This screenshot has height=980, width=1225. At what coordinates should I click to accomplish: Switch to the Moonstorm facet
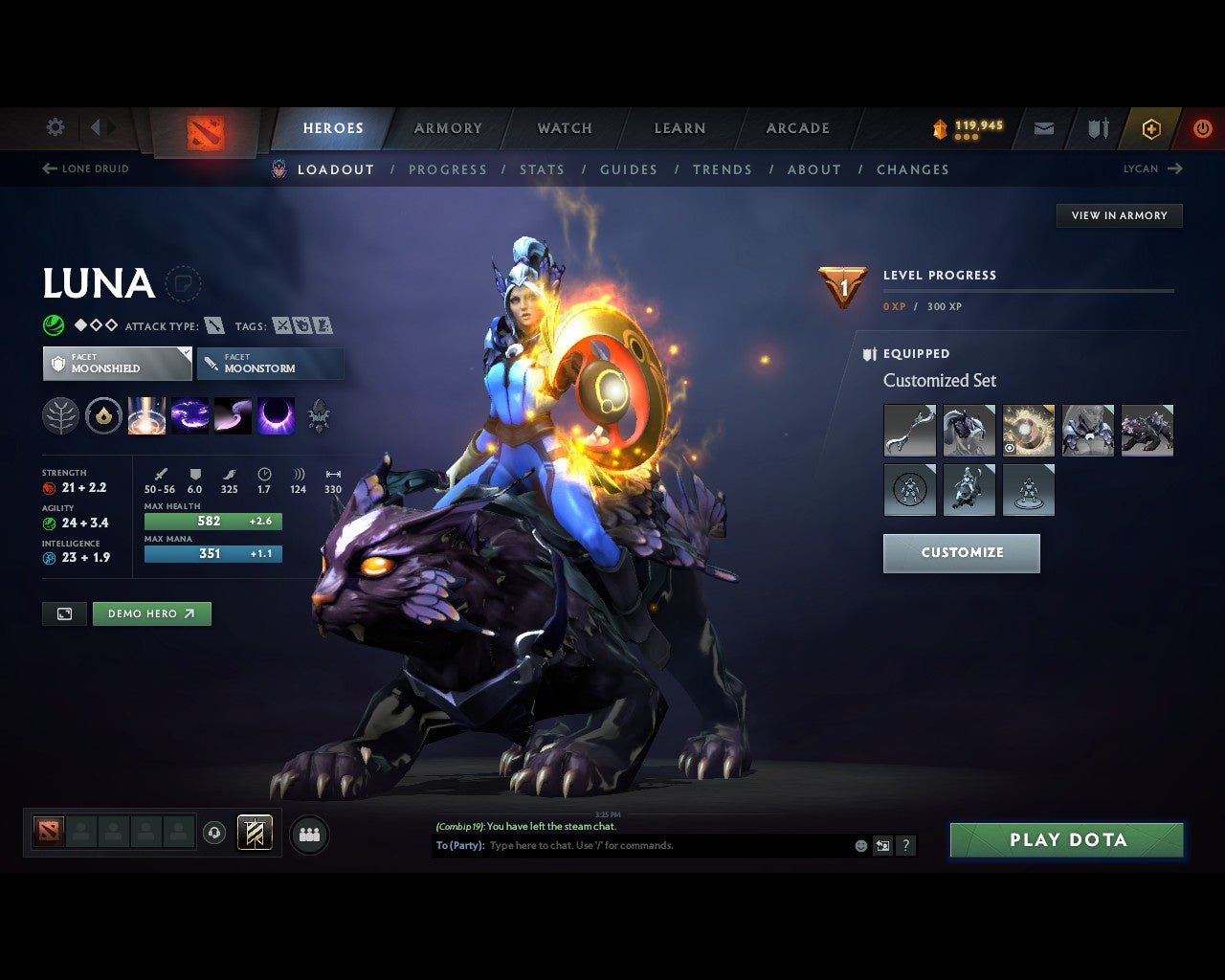[x=270, y=364]
